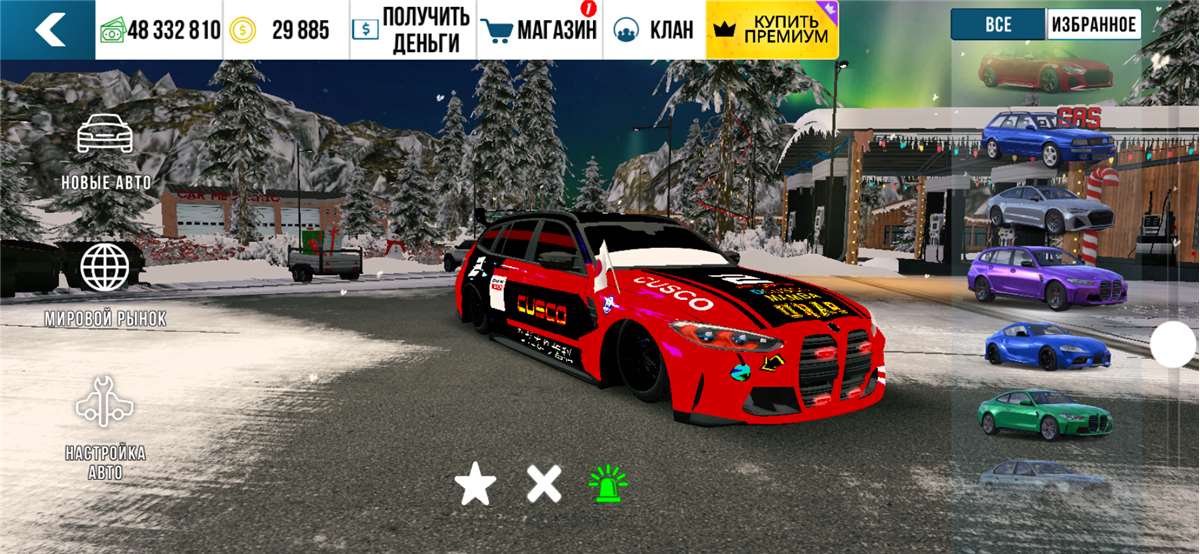Select the red coupe thumbnail
Screen dimensions: 1200x554
point(1046,72)
